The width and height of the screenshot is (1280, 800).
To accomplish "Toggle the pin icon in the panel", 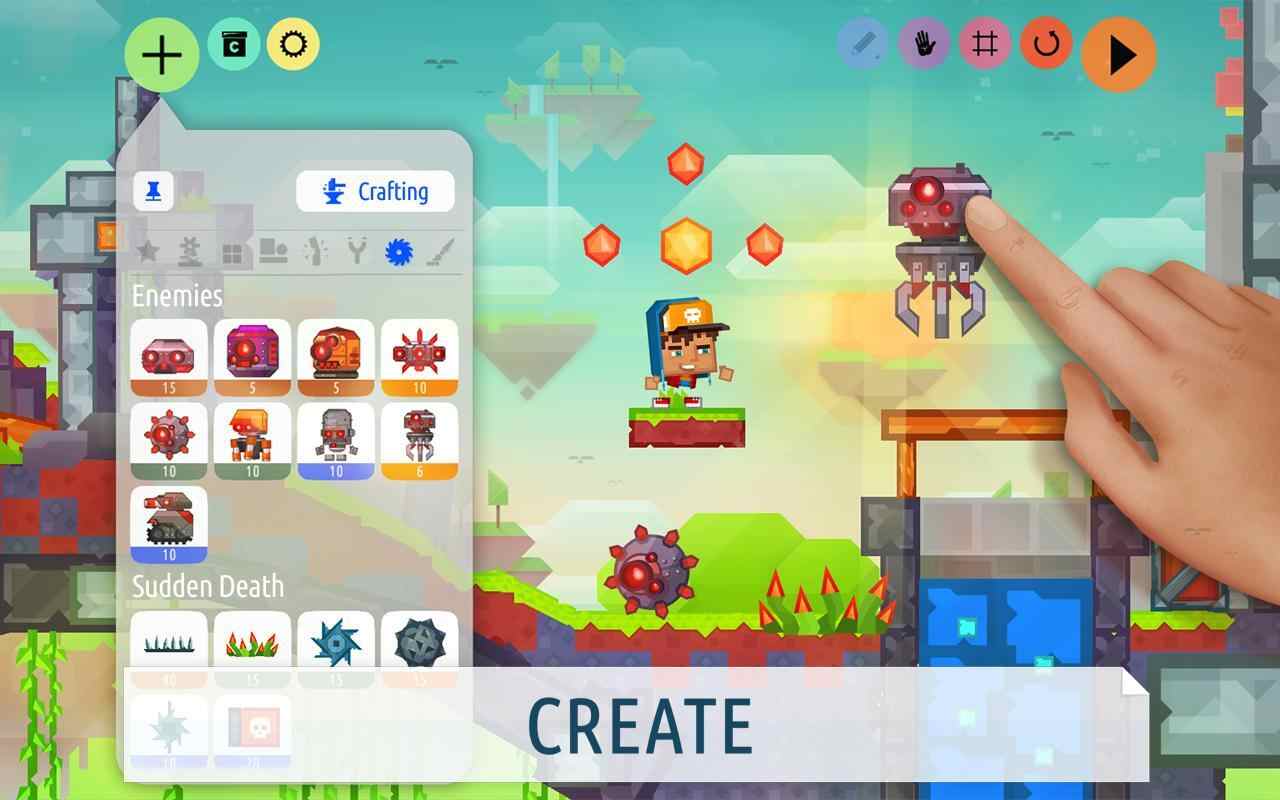I will click(x=155, y=192).
